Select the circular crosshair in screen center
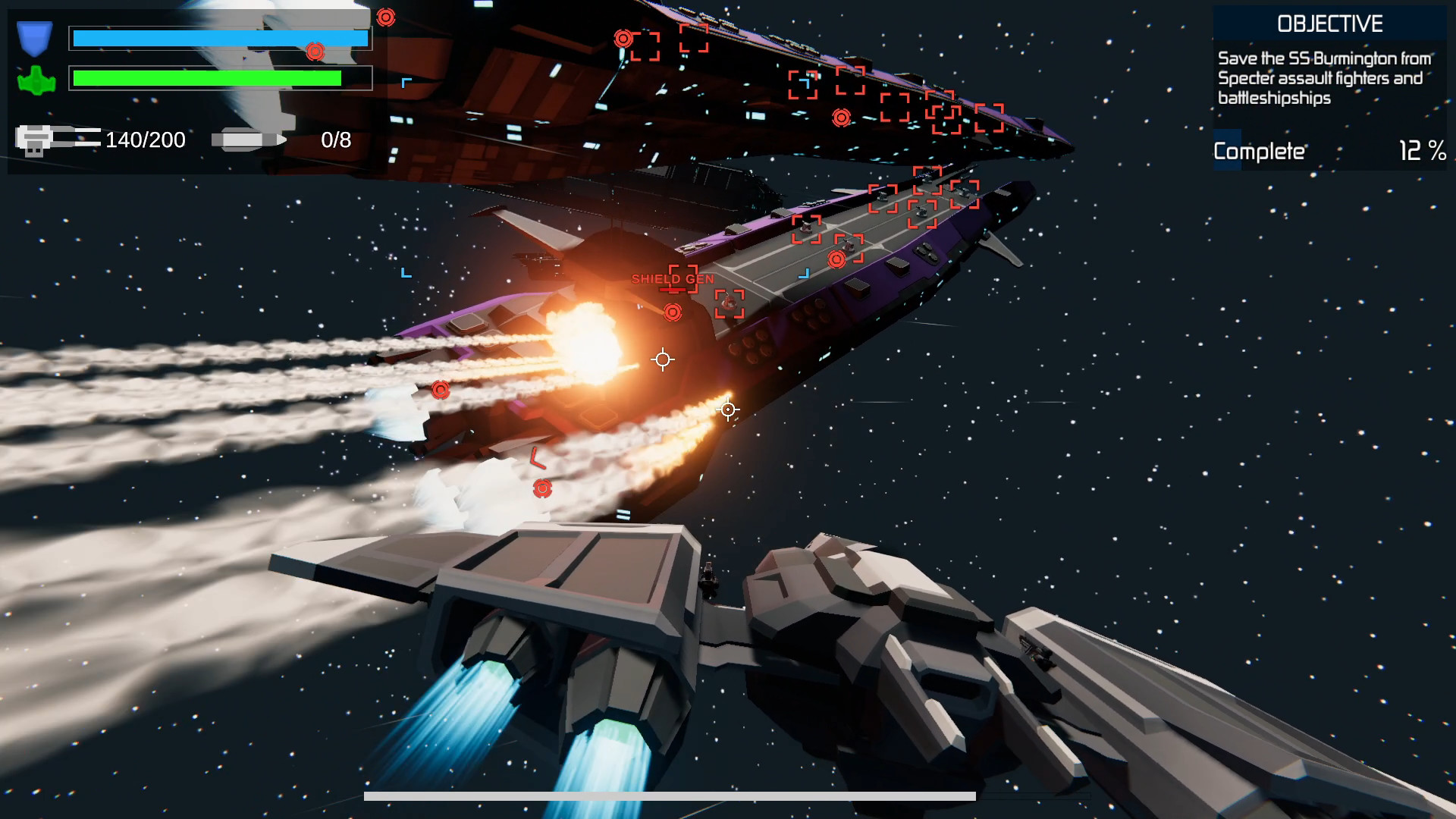This screenshot has width=1456, height=819. 663,360
